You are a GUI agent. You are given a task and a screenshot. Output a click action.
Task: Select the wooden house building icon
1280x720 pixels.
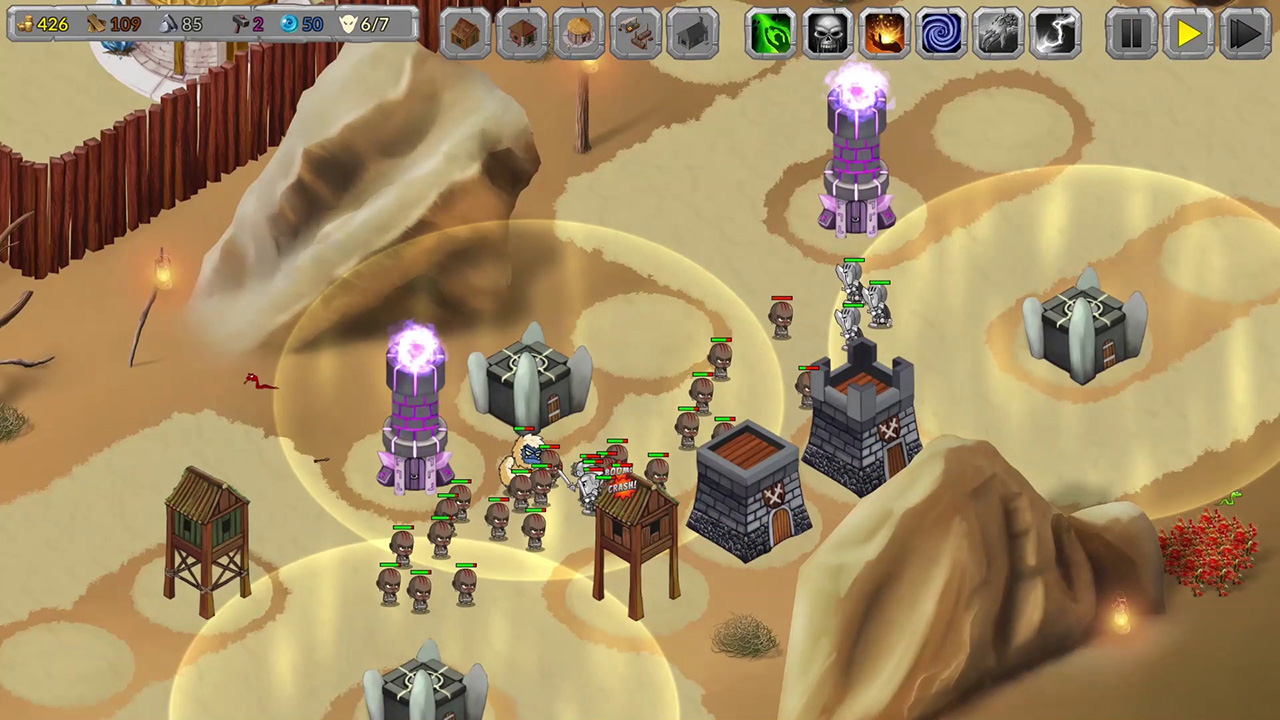tap(464, 33)
